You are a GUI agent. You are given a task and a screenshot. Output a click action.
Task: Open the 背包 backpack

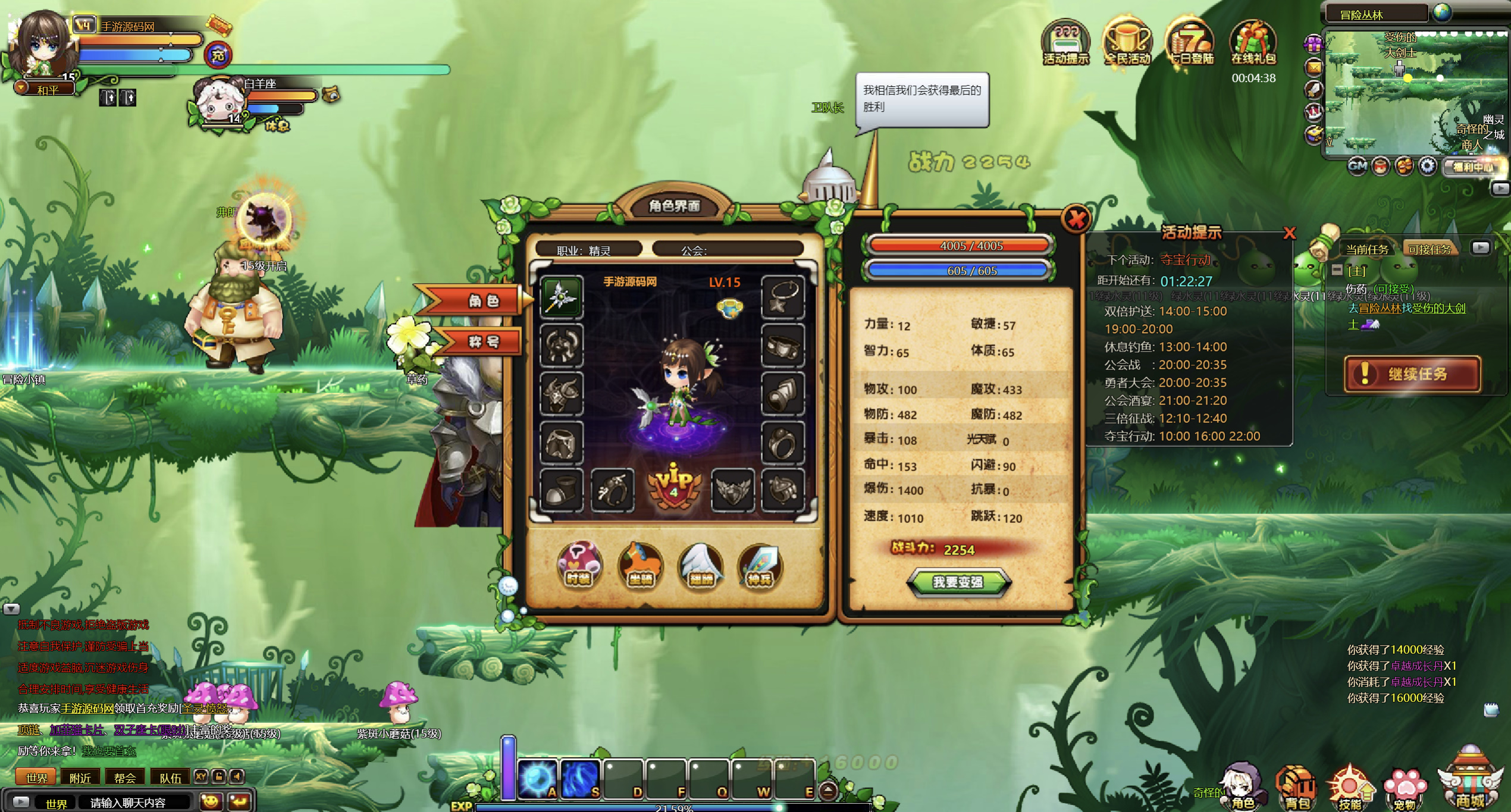click(1297, 788)
